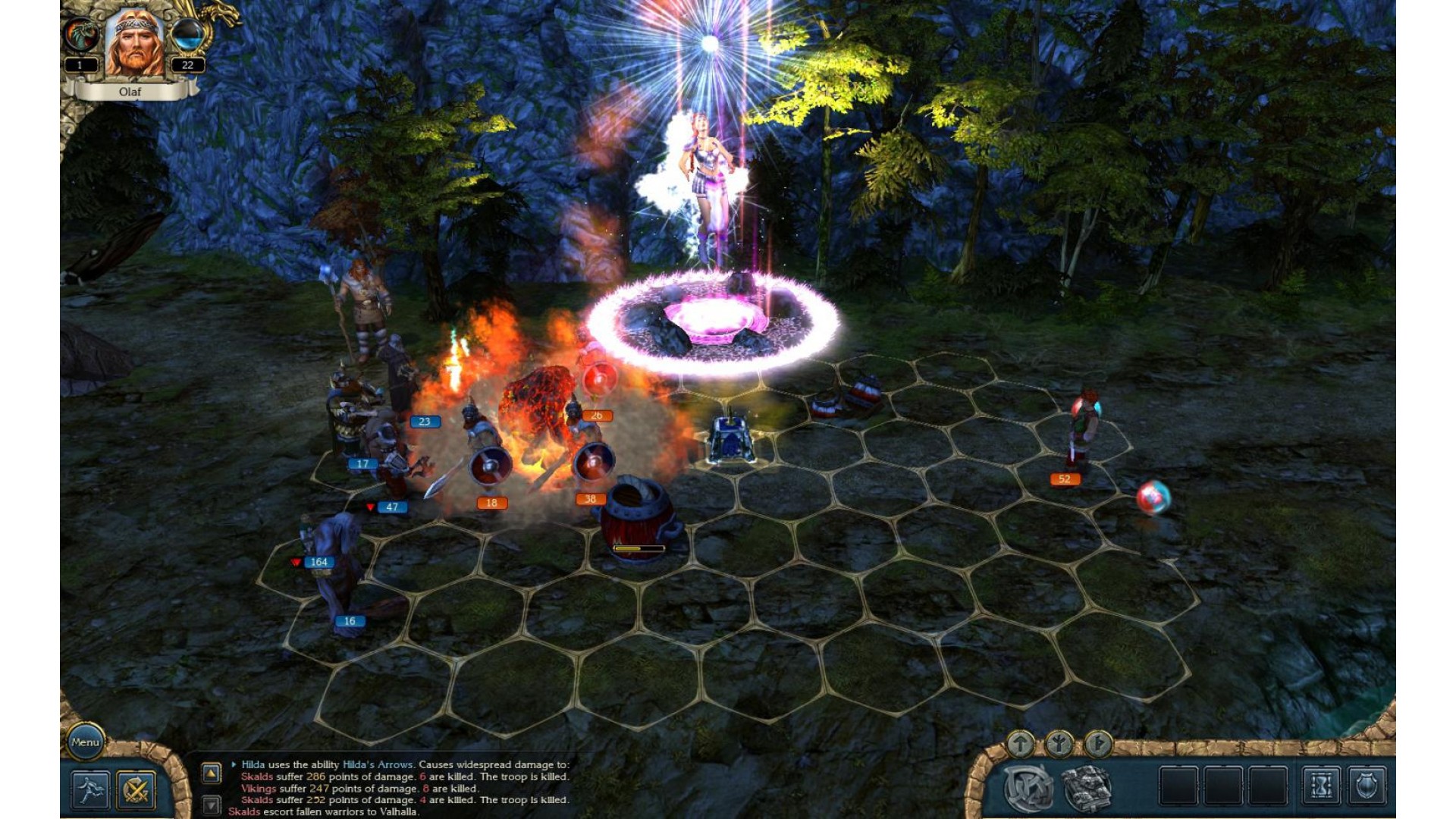Click the hourglass wait button
The width and height of the screenshot is (1456, 819).
[x=1322, y=786]
